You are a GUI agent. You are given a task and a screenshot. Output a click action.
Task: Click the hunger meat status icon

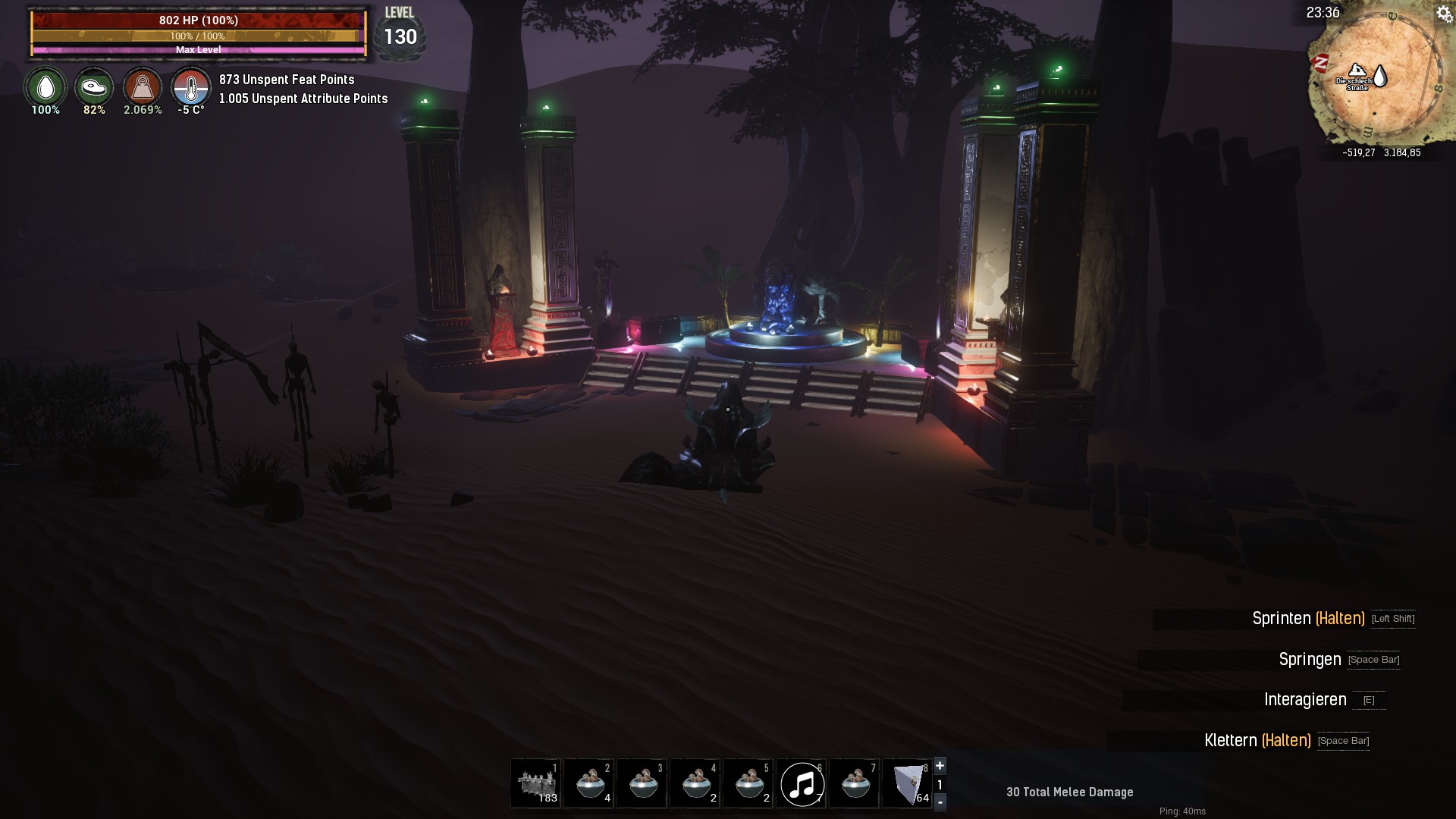pos(94,87)
